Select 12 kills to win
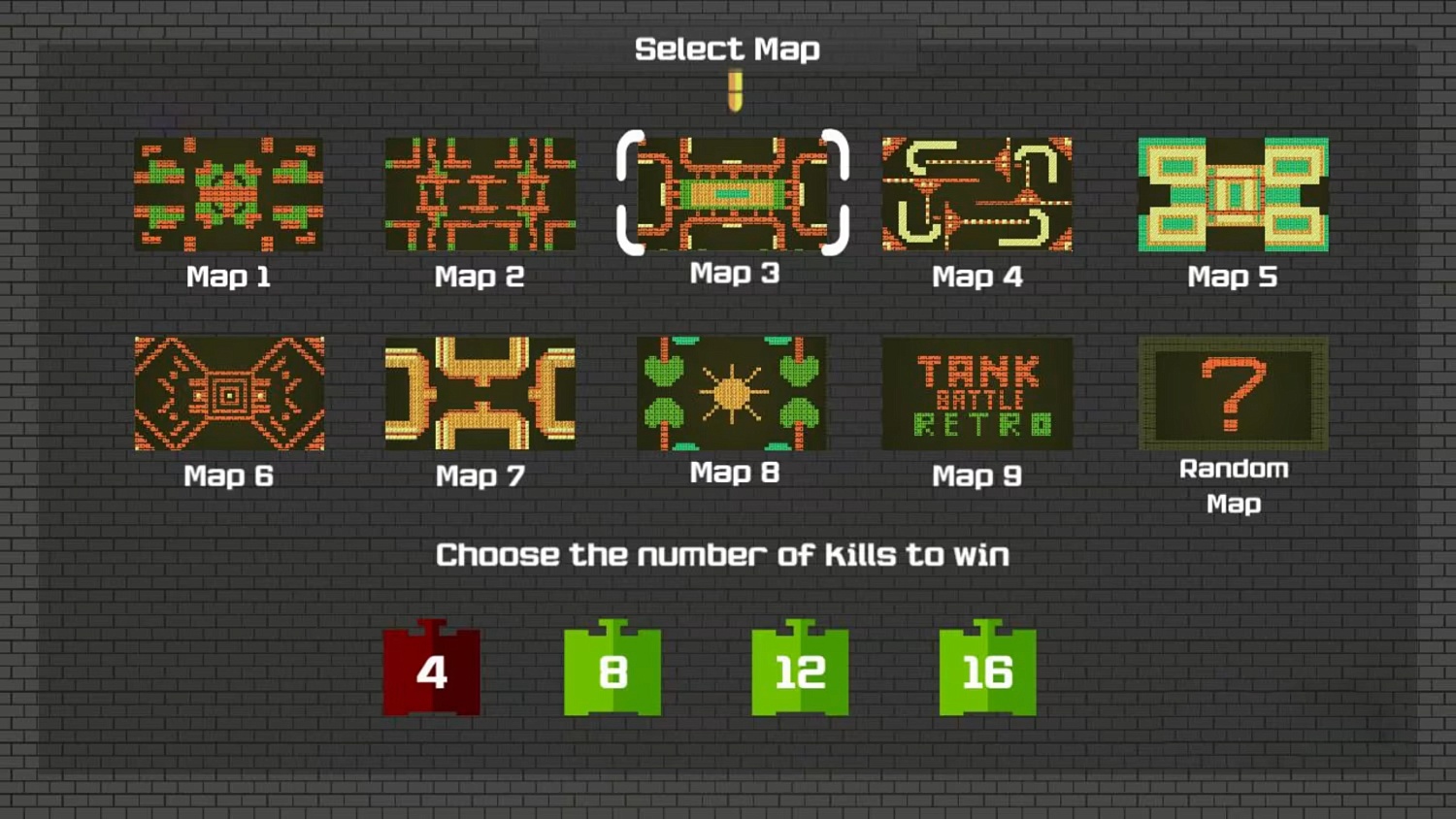The height and width of the screenshot is (819, 1456). (799, 672)
